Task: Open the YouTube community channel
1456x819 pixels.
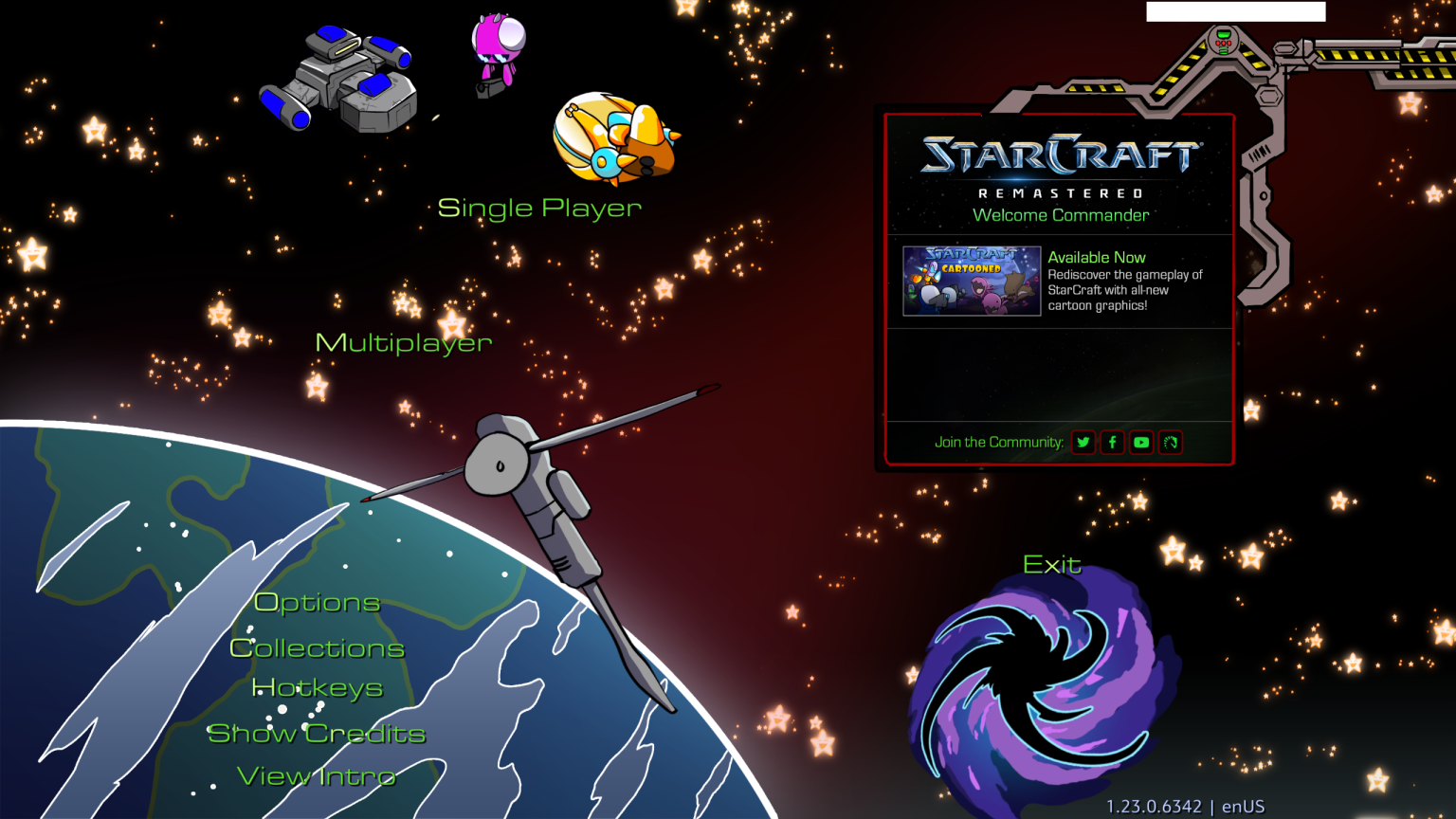Action: 1141,442
